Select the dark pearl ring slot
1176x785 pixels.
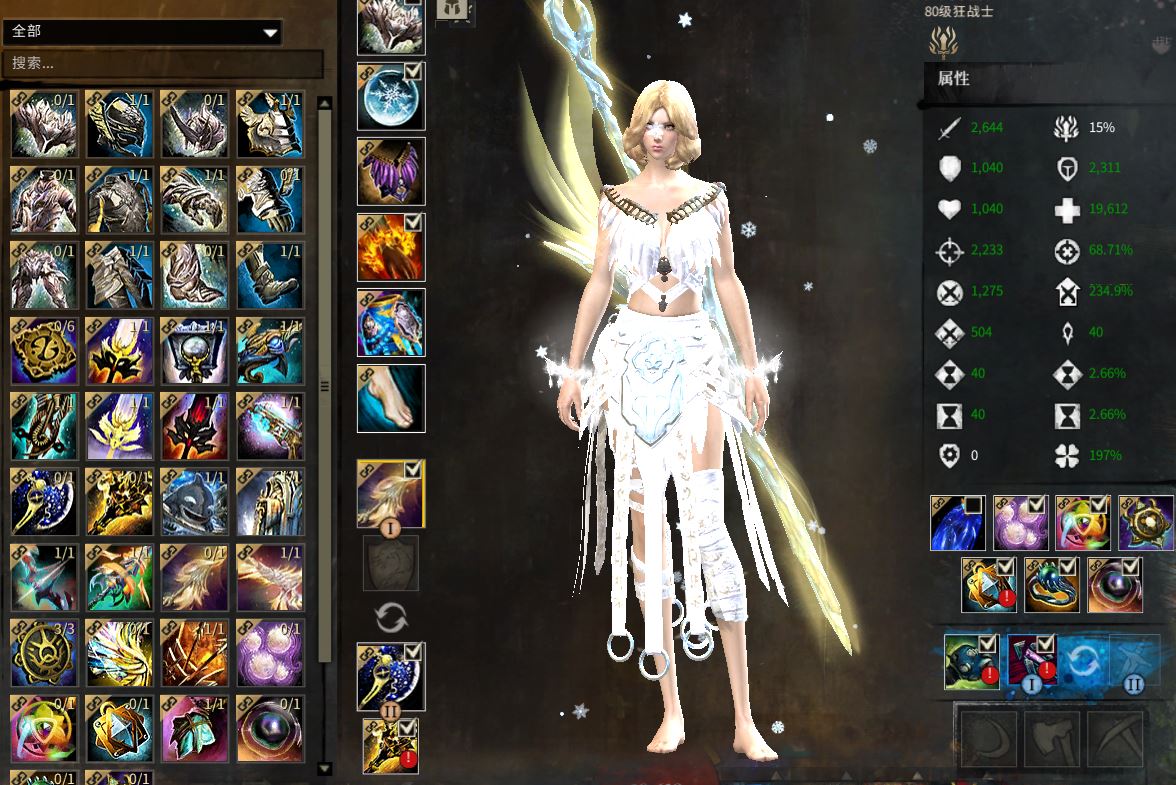(1115, 585)
